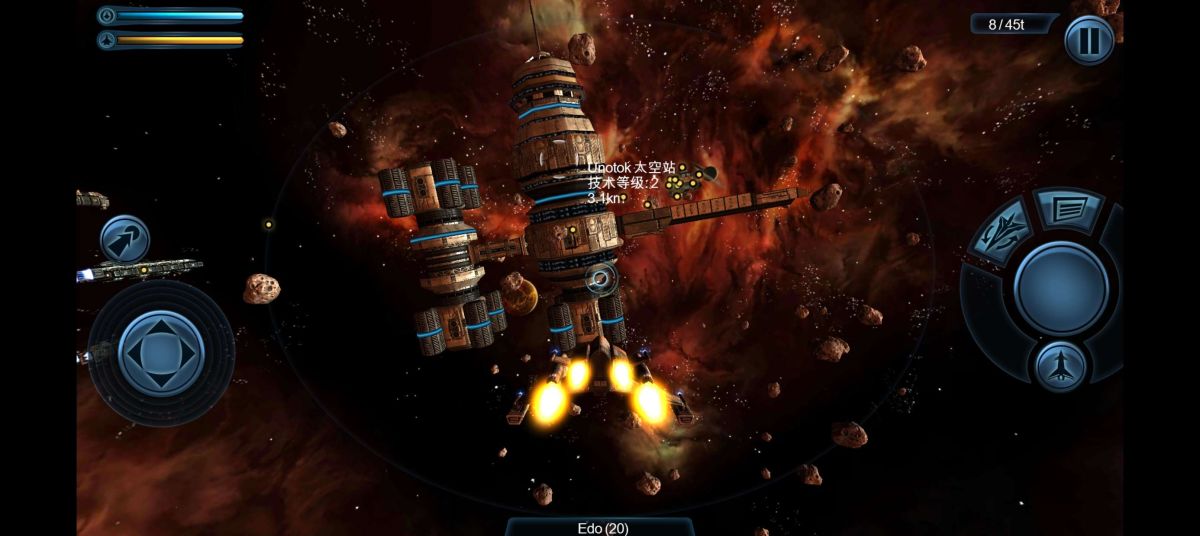Viewport: 1200px width, 536px height.
Task: Tap the directional steering joystick
Action: [x=161, y=352]
